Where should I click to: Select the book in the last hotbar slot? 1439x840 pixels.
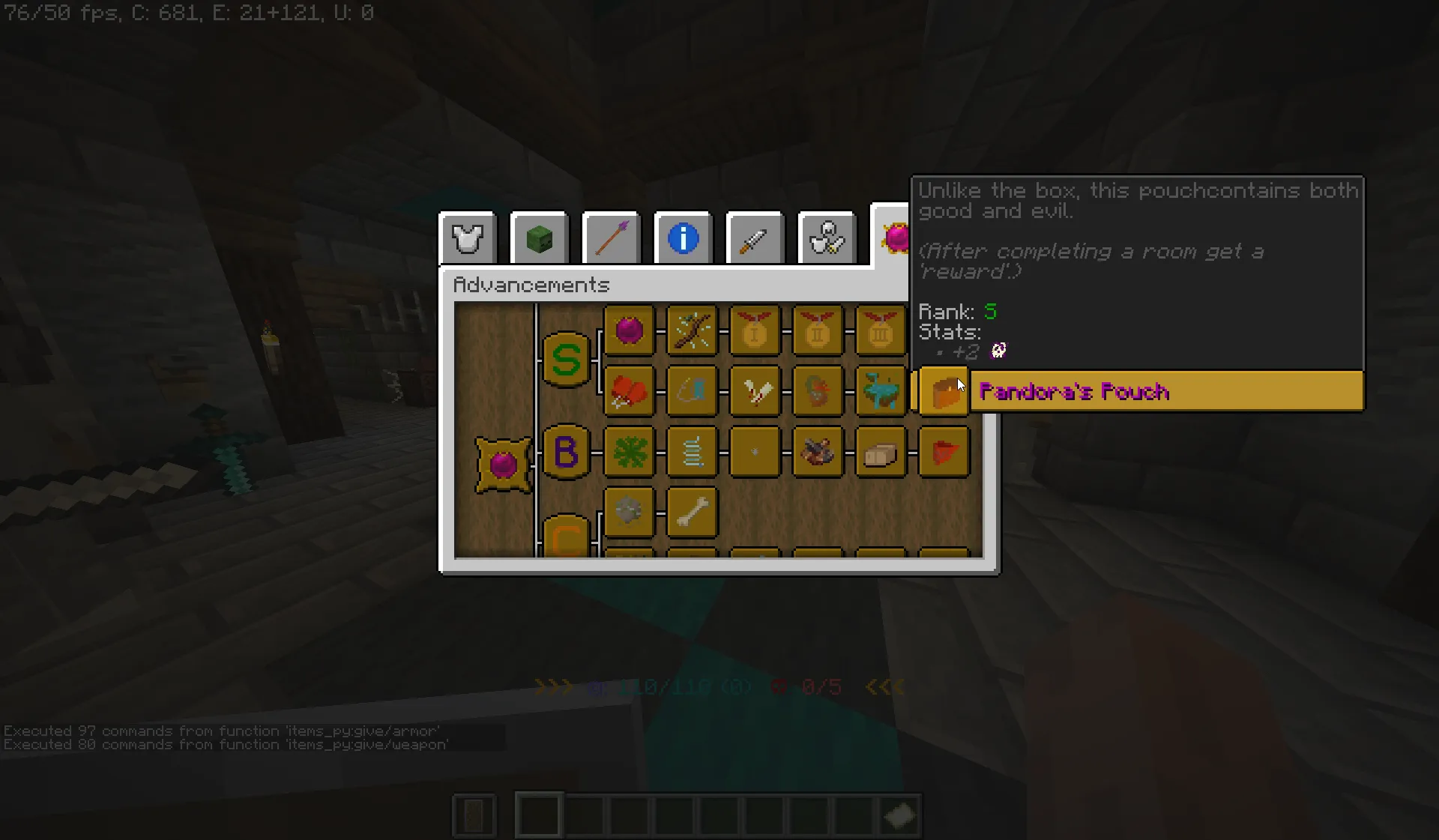(x=899, y=815)
